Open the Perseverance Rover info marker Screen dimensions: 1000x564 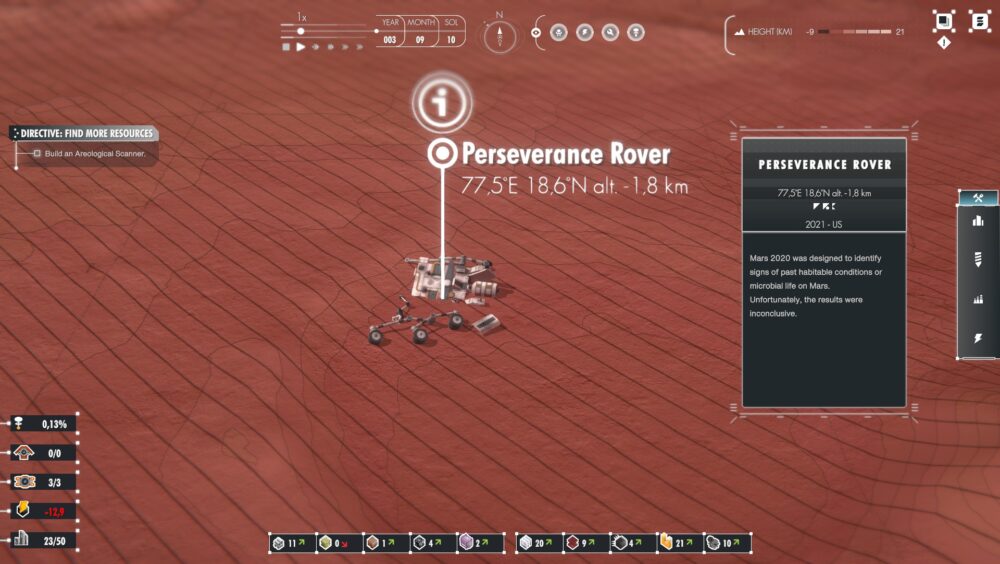click(440, 102)
